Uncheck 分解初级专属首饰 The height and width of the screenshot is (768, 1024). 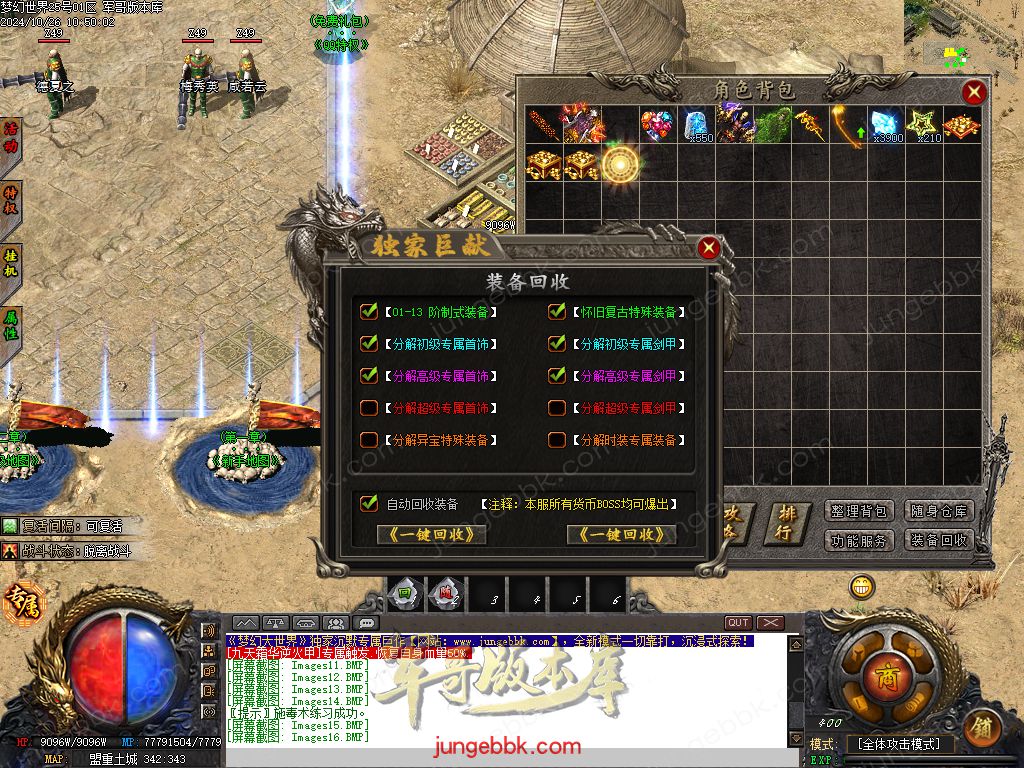[369, 344]
